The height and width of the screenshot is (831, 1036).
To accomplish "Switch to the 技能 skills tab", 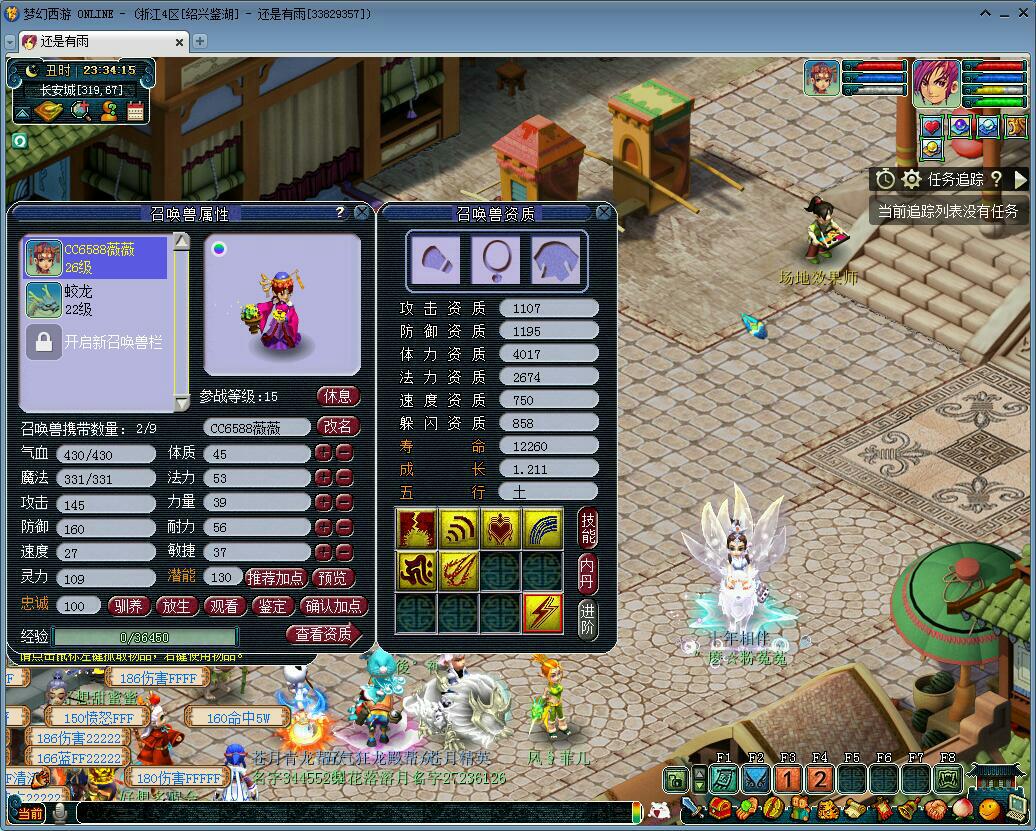I will (x=588, y=527).
